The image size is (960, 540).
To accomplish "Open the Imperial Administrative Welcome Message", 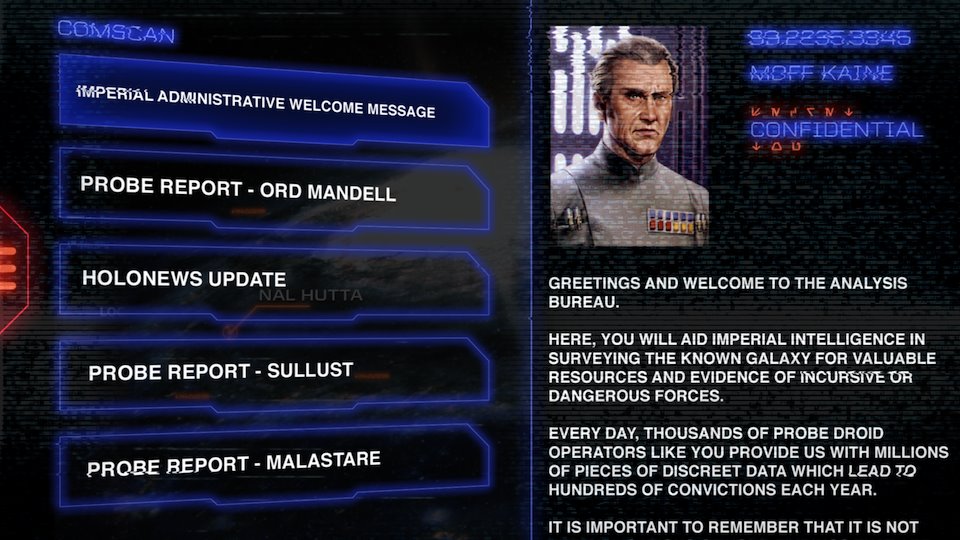I will [272, 102].
